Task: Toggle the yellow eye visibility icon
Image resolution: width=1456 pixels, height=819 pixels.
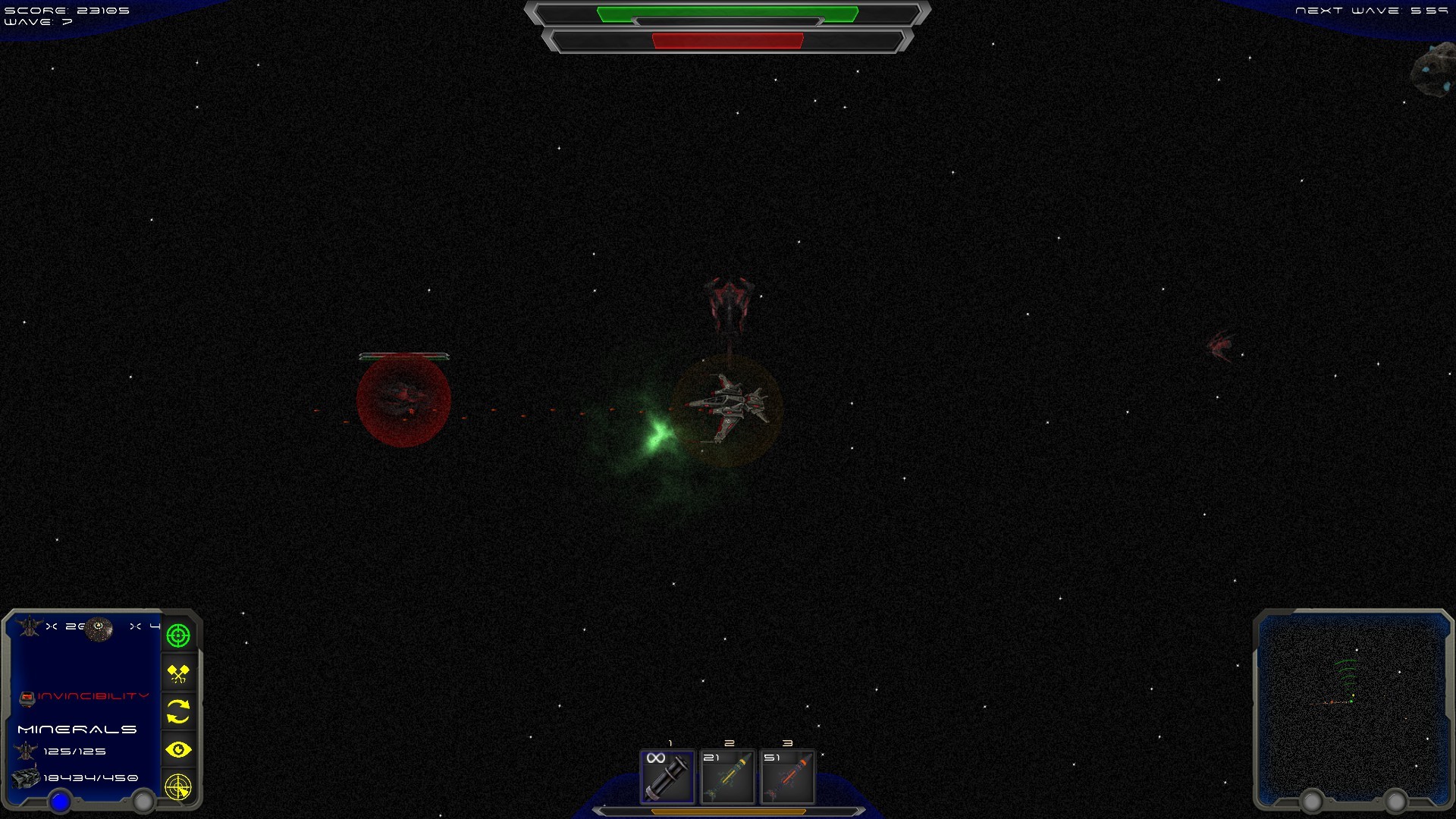Action: click(178, 750)
